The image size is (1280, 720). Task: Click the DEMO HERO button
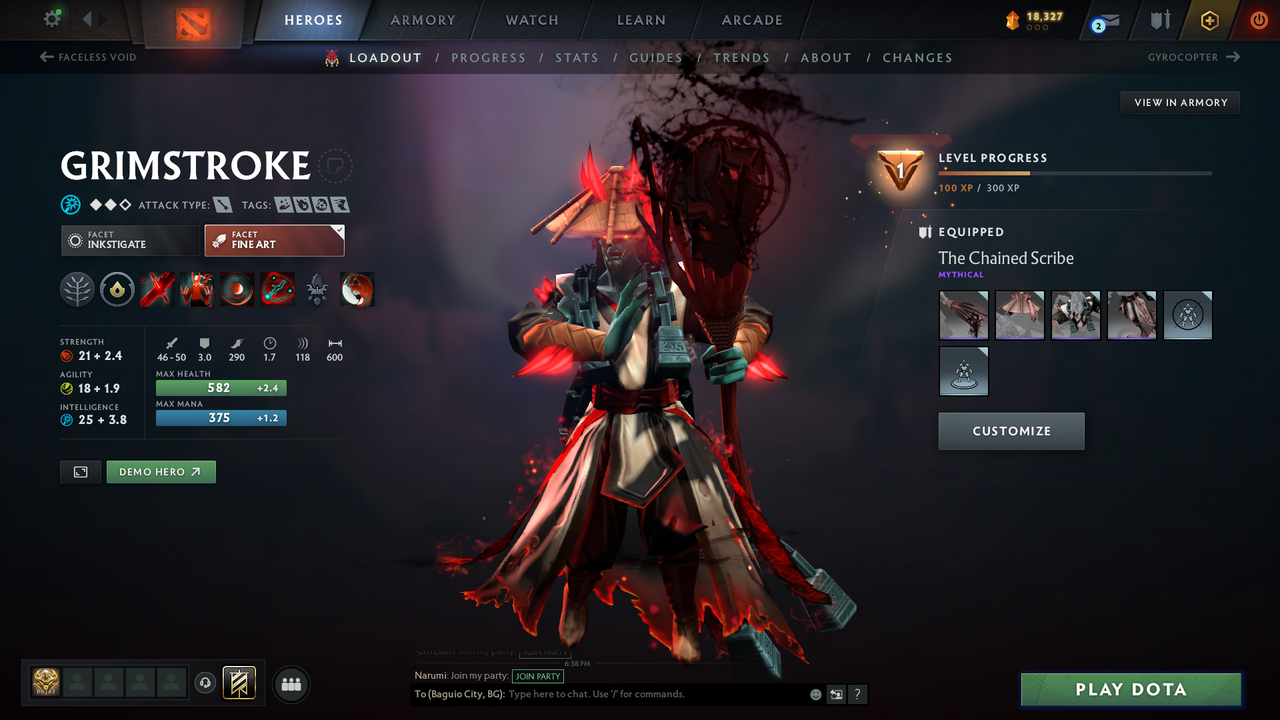coord(160,471)
